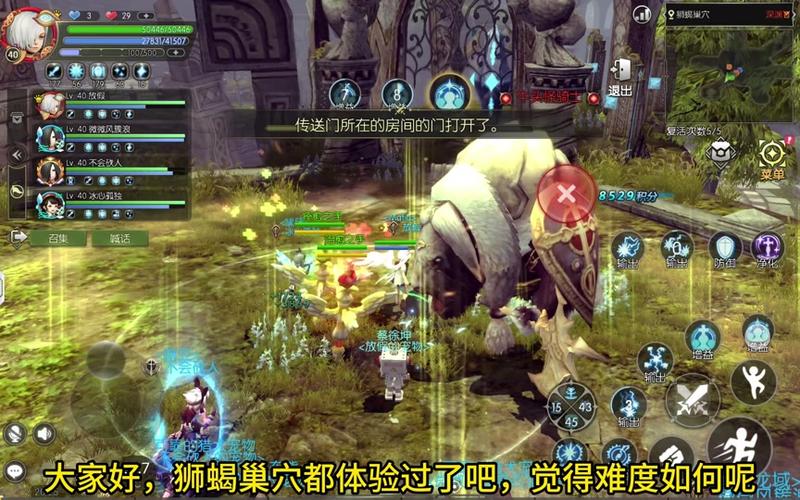Tap the 喊话 shout button

[x=120, y=238]
